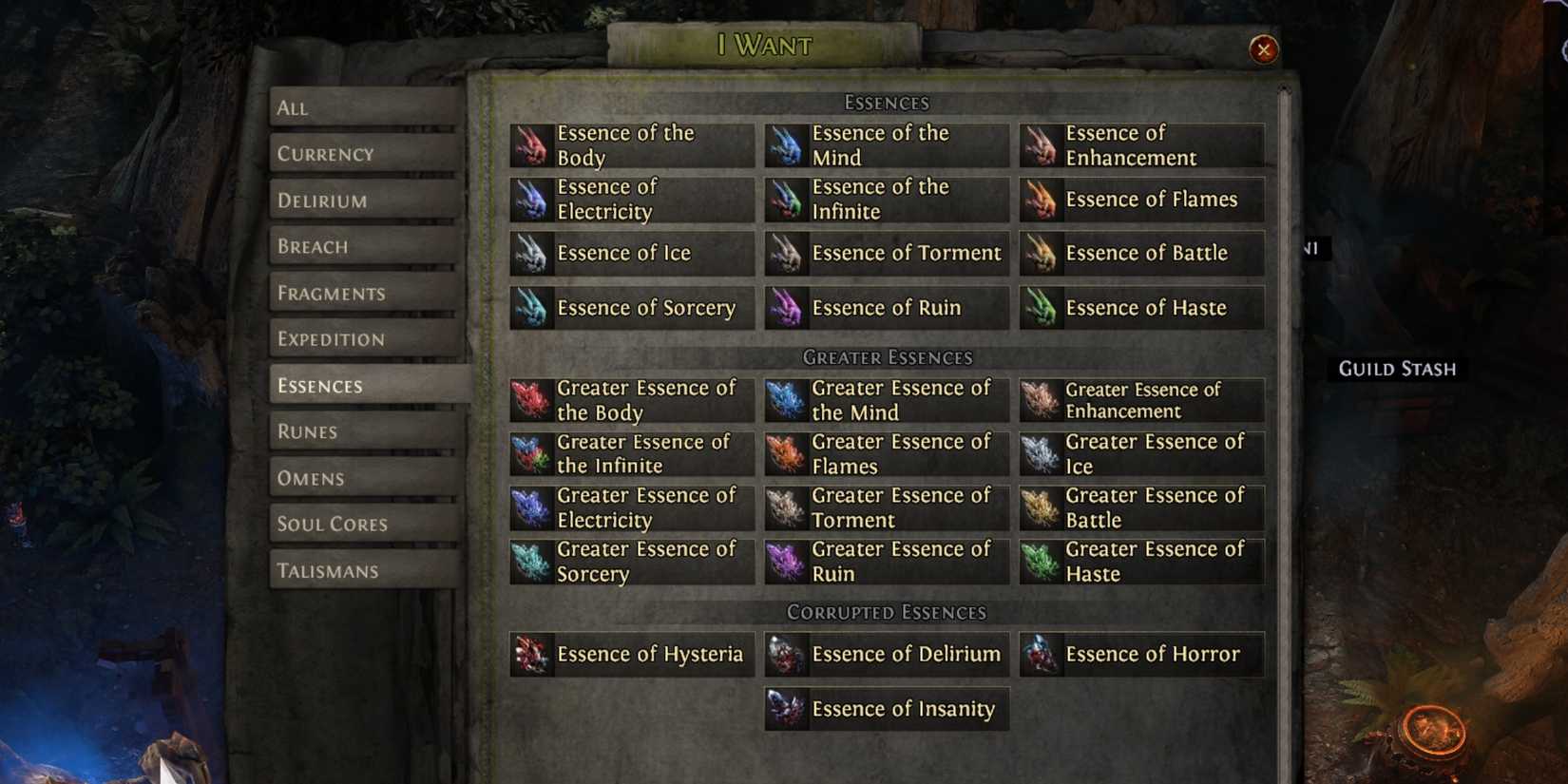Screen dimensions: 1568x784
Task: Click the Essence of Ice icon
Action: click(x=531, y=253)
